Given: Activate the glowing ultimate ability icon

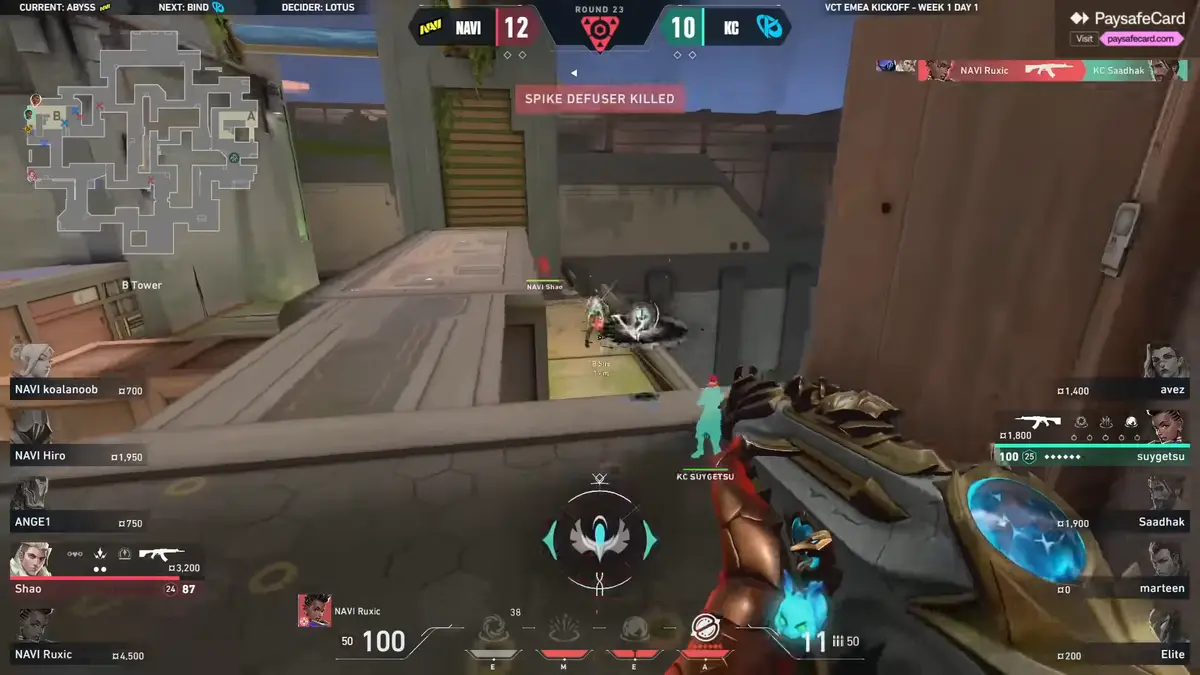Looking at the screenshot, I should point(705,629).
